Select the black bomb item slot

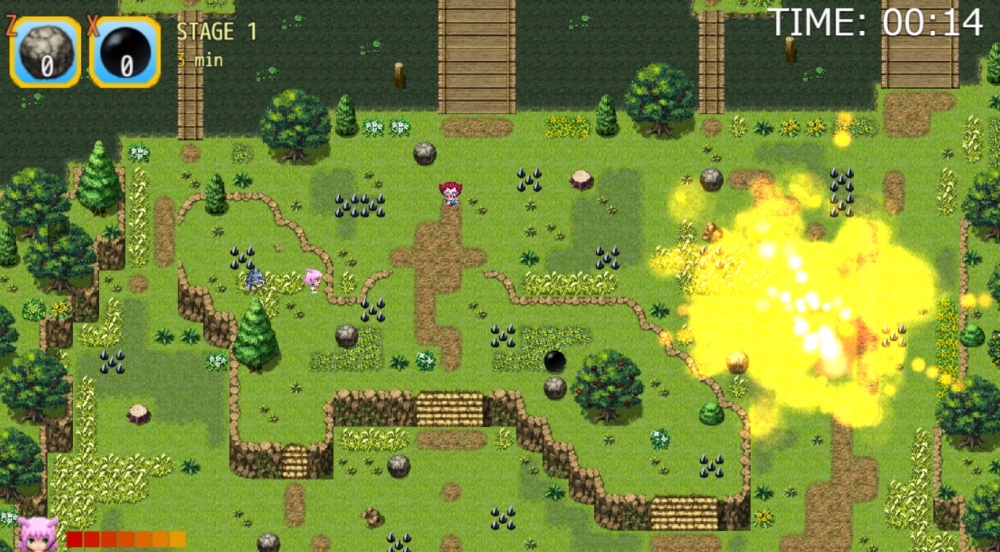[x=125, y=52]
